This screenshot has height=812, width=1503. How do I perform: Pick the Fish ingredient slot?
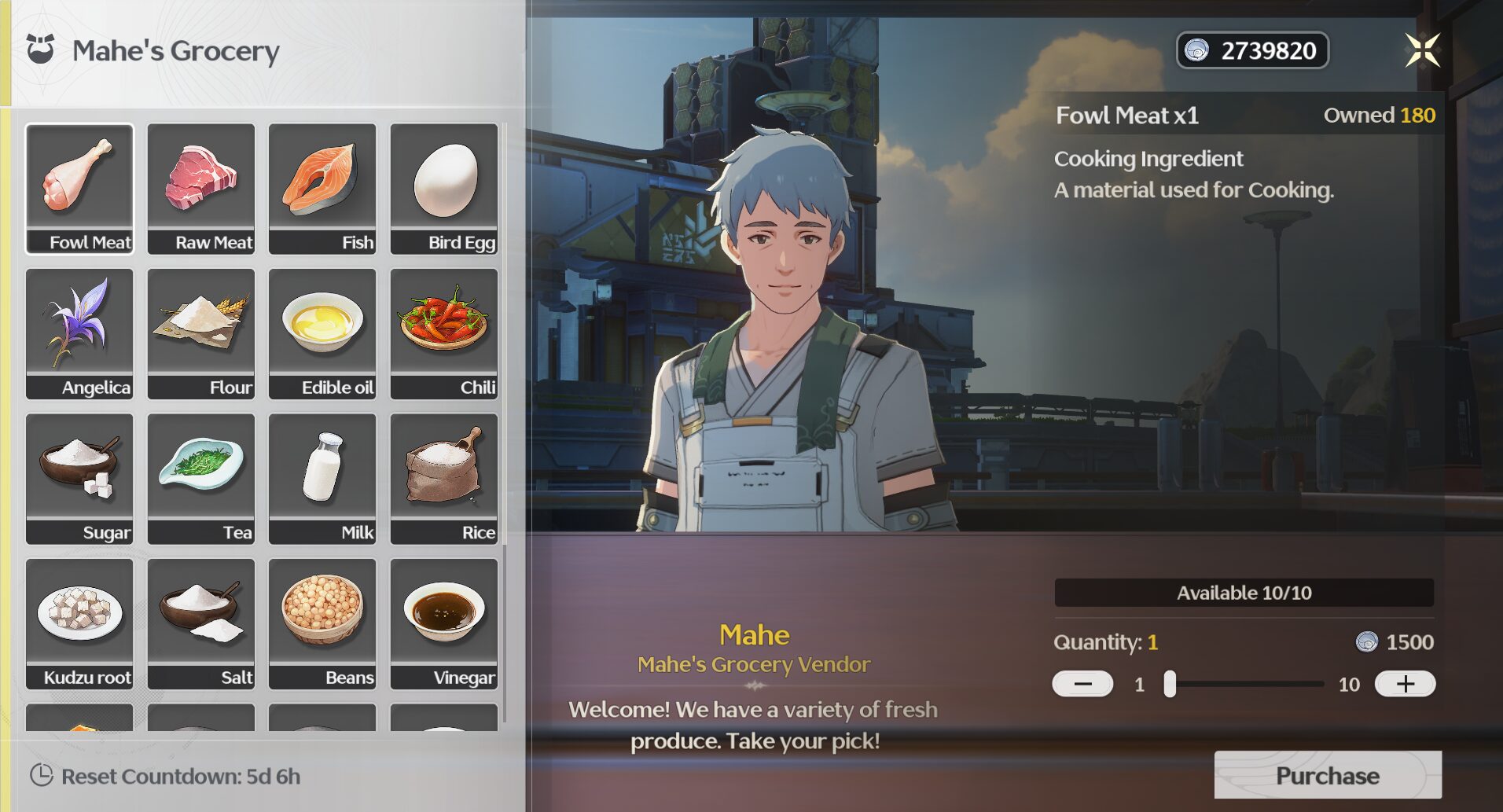[322, 188]
